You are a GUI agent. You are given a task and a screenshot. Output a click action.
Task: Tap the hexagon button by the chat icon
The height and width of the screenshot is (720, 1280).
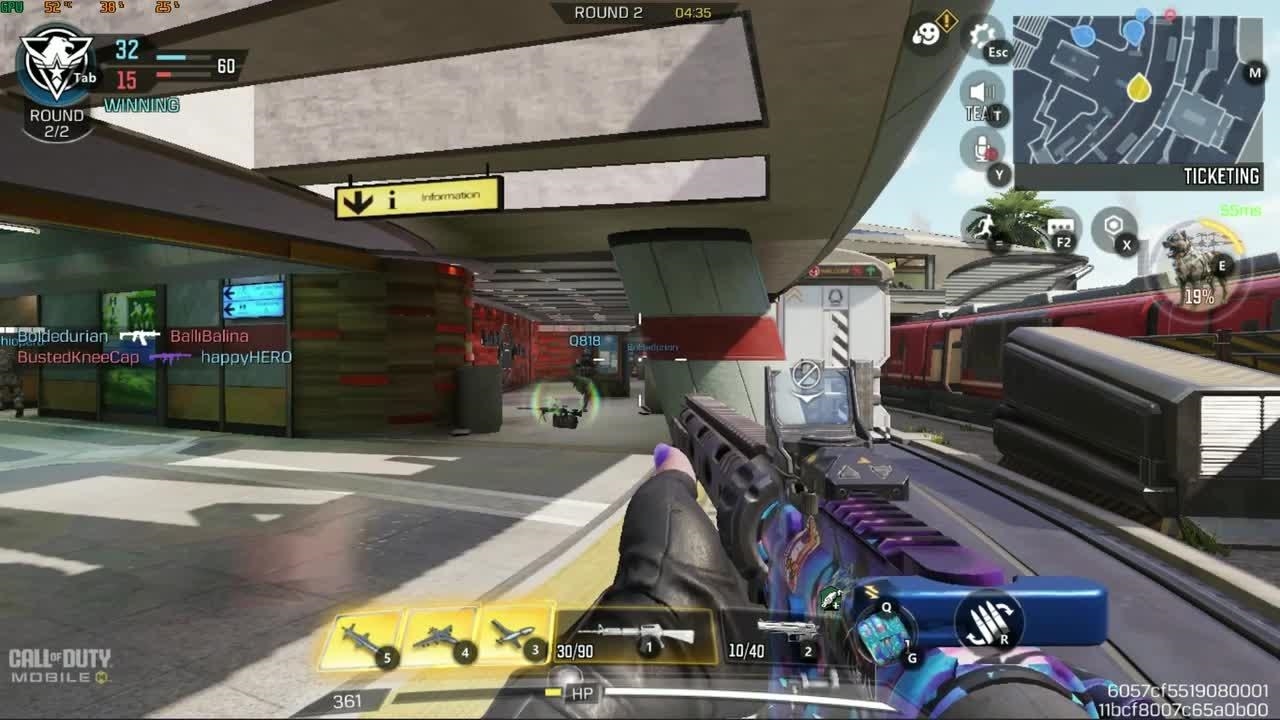pos(1113,228)
